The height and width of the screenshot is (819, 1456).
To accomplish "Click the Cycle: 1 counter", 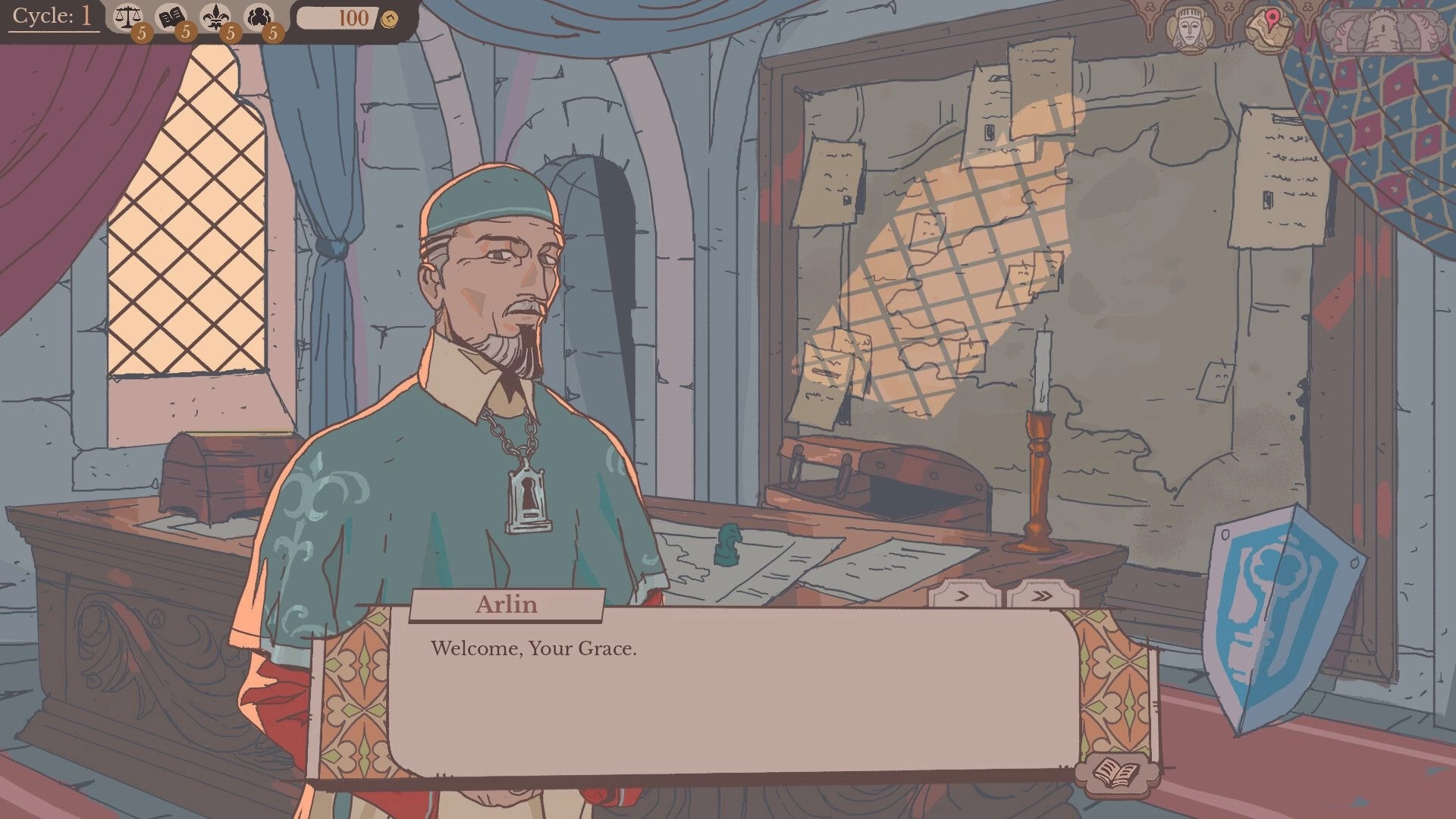I will tap(49, 15).
